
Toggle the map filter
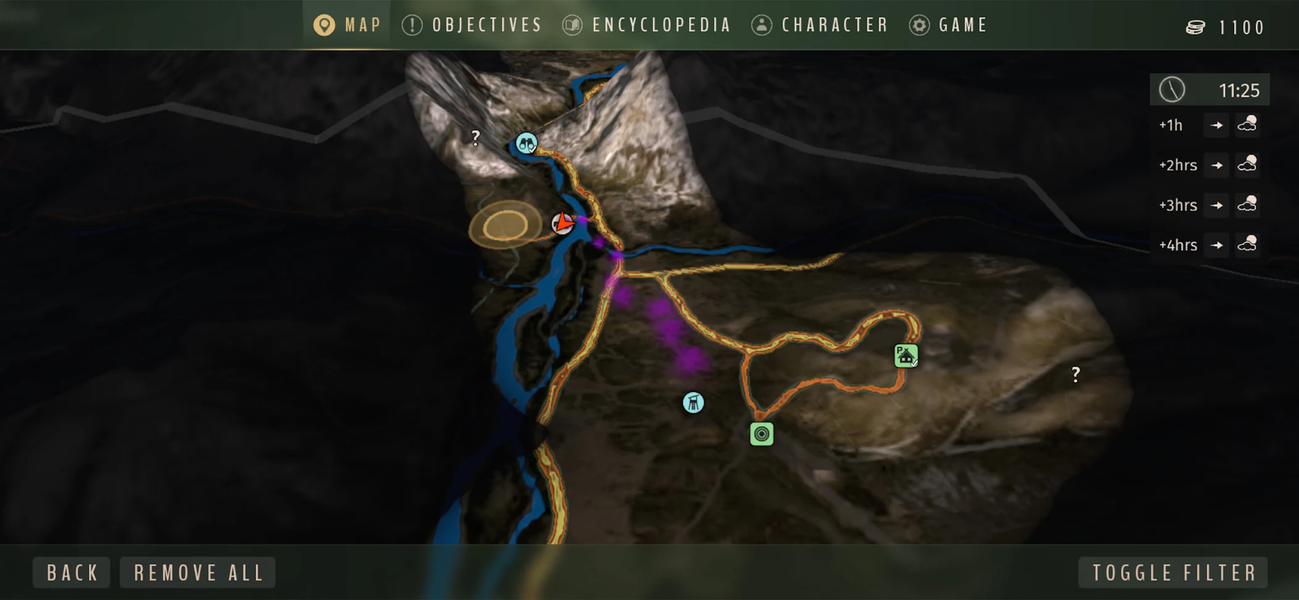(x=1173, y=573)
